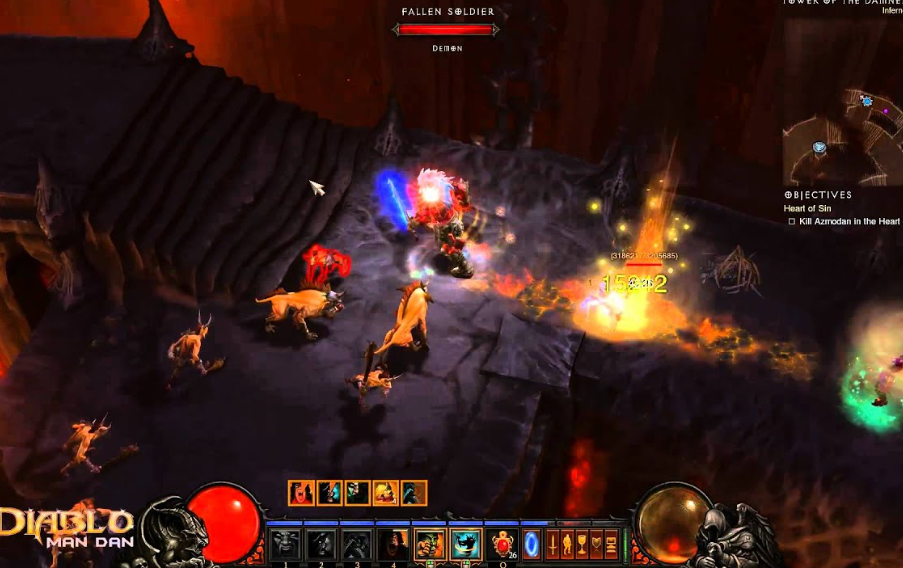Open the game menu button with stacked bars
Image resolution: width=903 pixels, height=568 pixels.
(611, 545)
